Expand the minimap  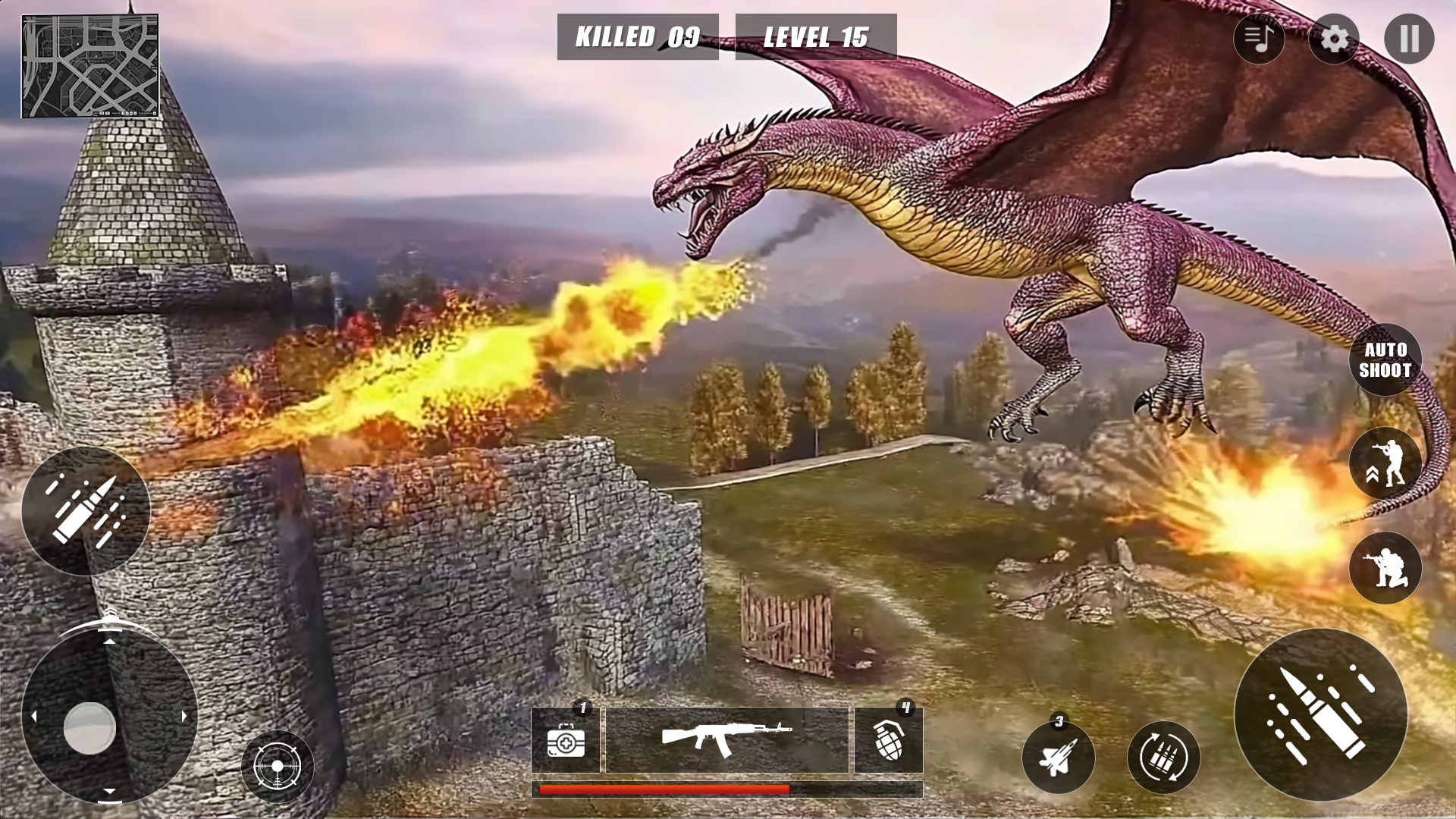click(x=91, y=64)
